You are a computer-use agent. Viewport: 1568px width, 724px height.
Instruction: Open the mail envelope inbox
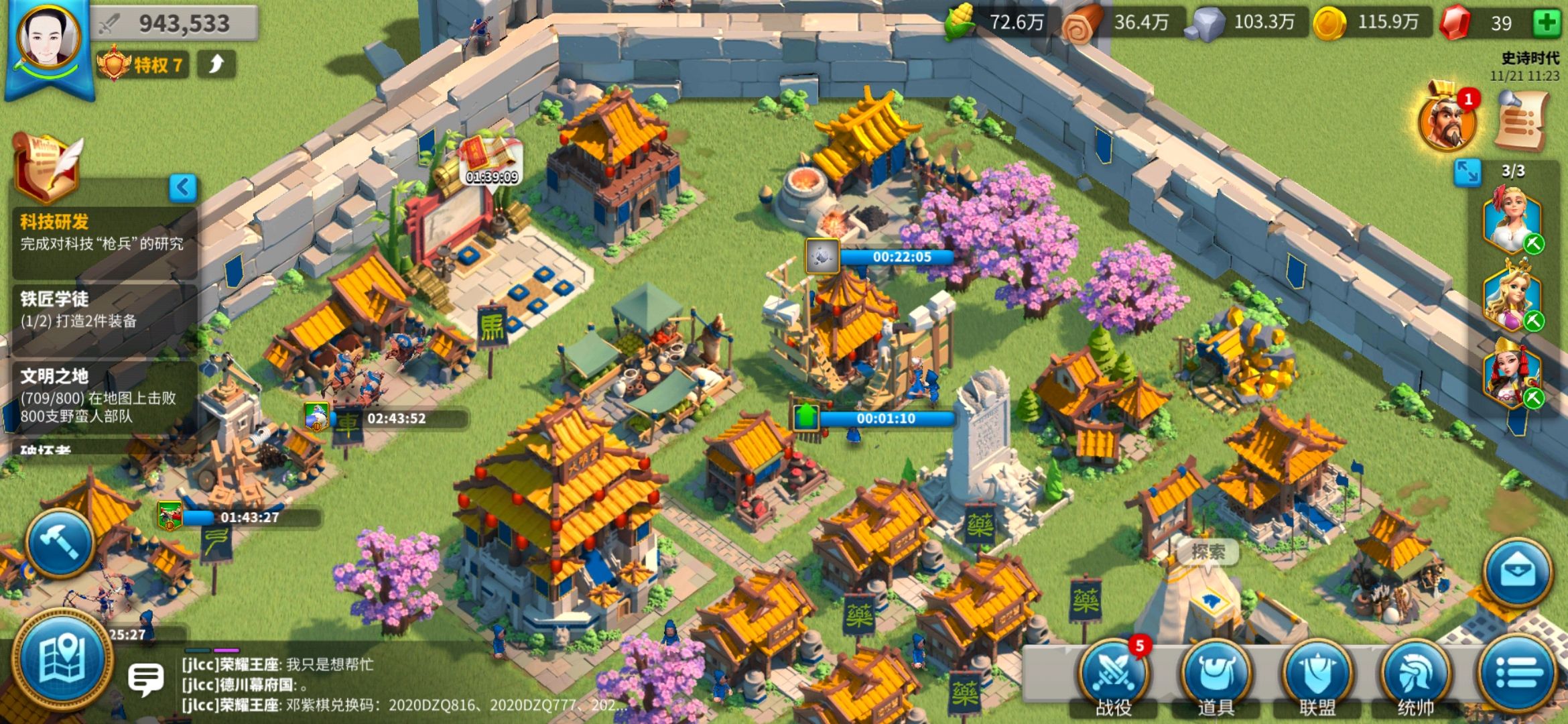coord(1518,572)
